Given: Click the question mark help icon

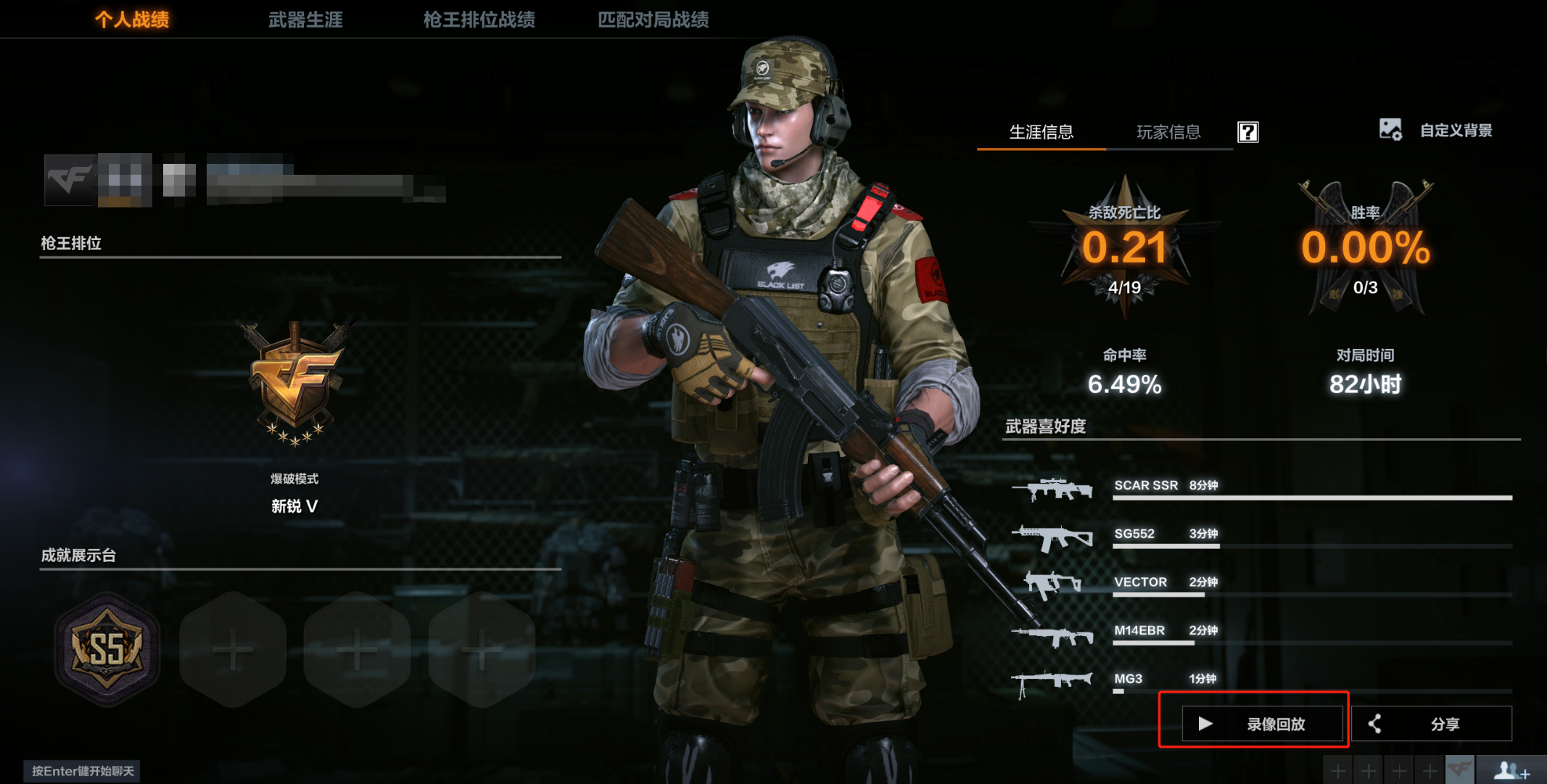Looking at the screenshot, I should (x=1247, y=132).
